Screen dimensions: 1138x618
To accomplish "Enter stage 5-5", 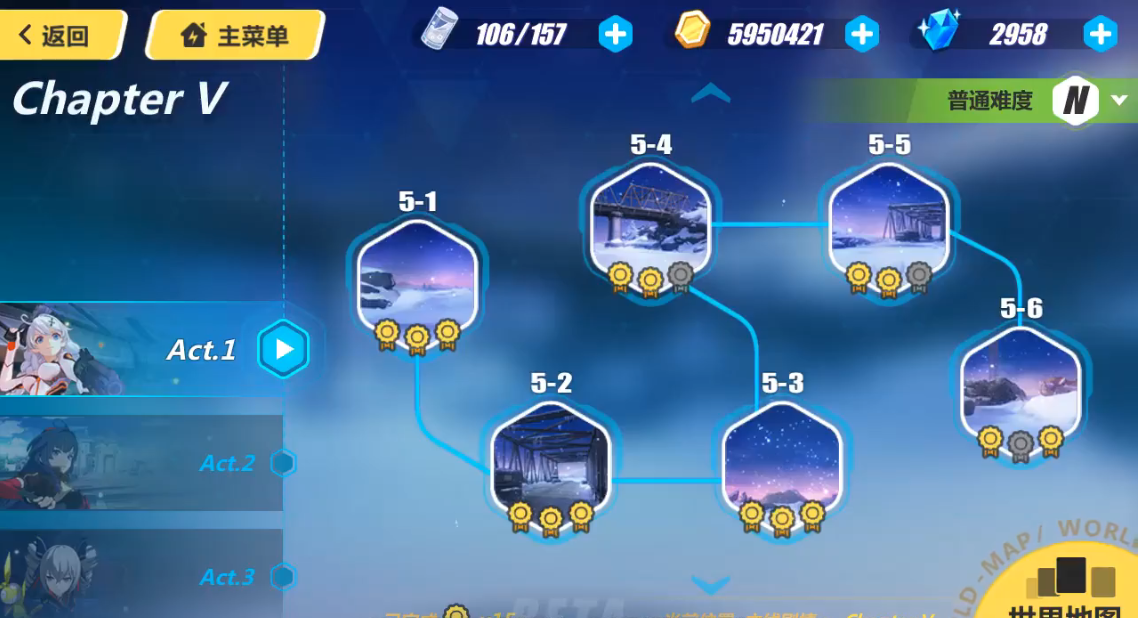I will coord(889,222).
